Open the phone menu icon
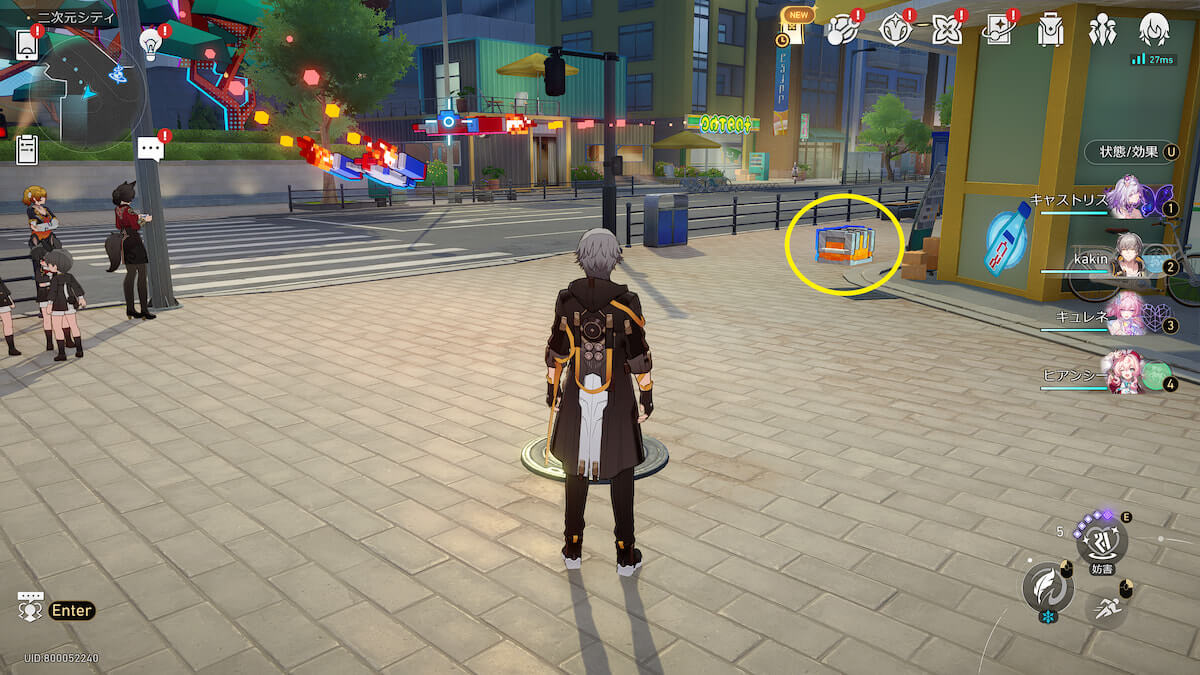 (27, 45)
